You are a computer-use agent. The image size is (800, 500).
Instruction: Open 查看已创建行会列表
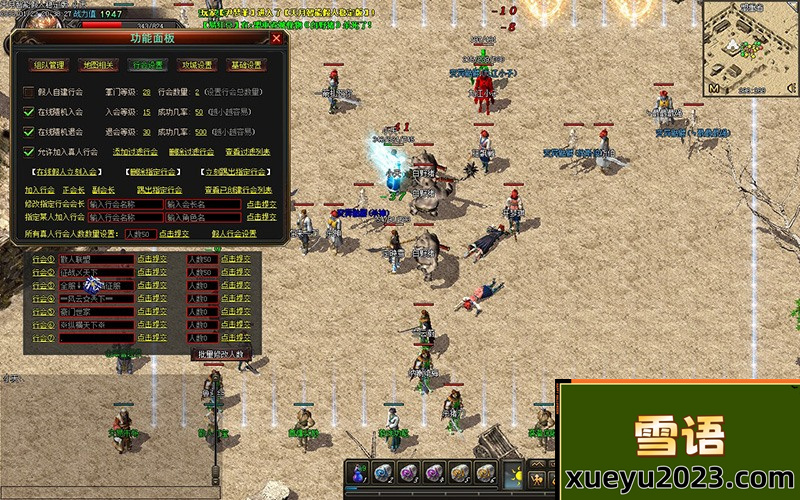(238, 189)
